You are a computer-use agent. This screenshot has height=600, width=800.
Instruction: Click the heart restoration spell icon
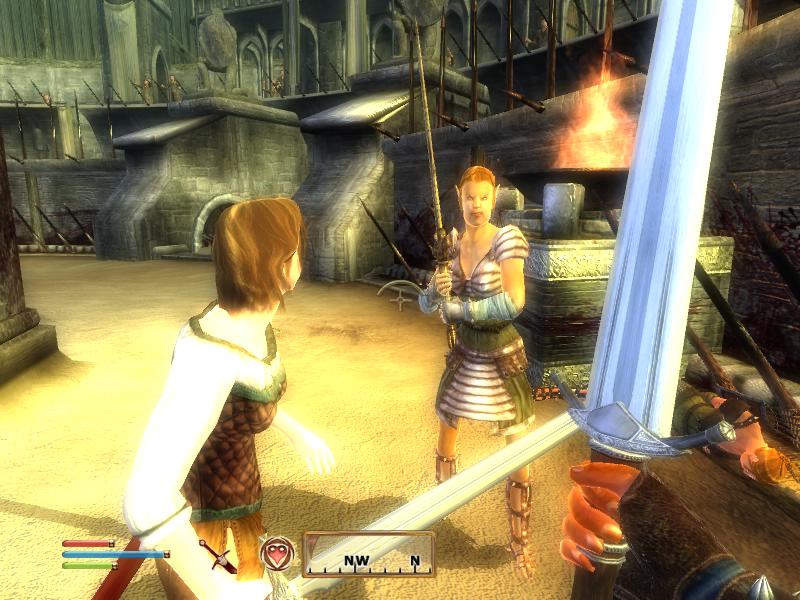(x=277, y=552)
